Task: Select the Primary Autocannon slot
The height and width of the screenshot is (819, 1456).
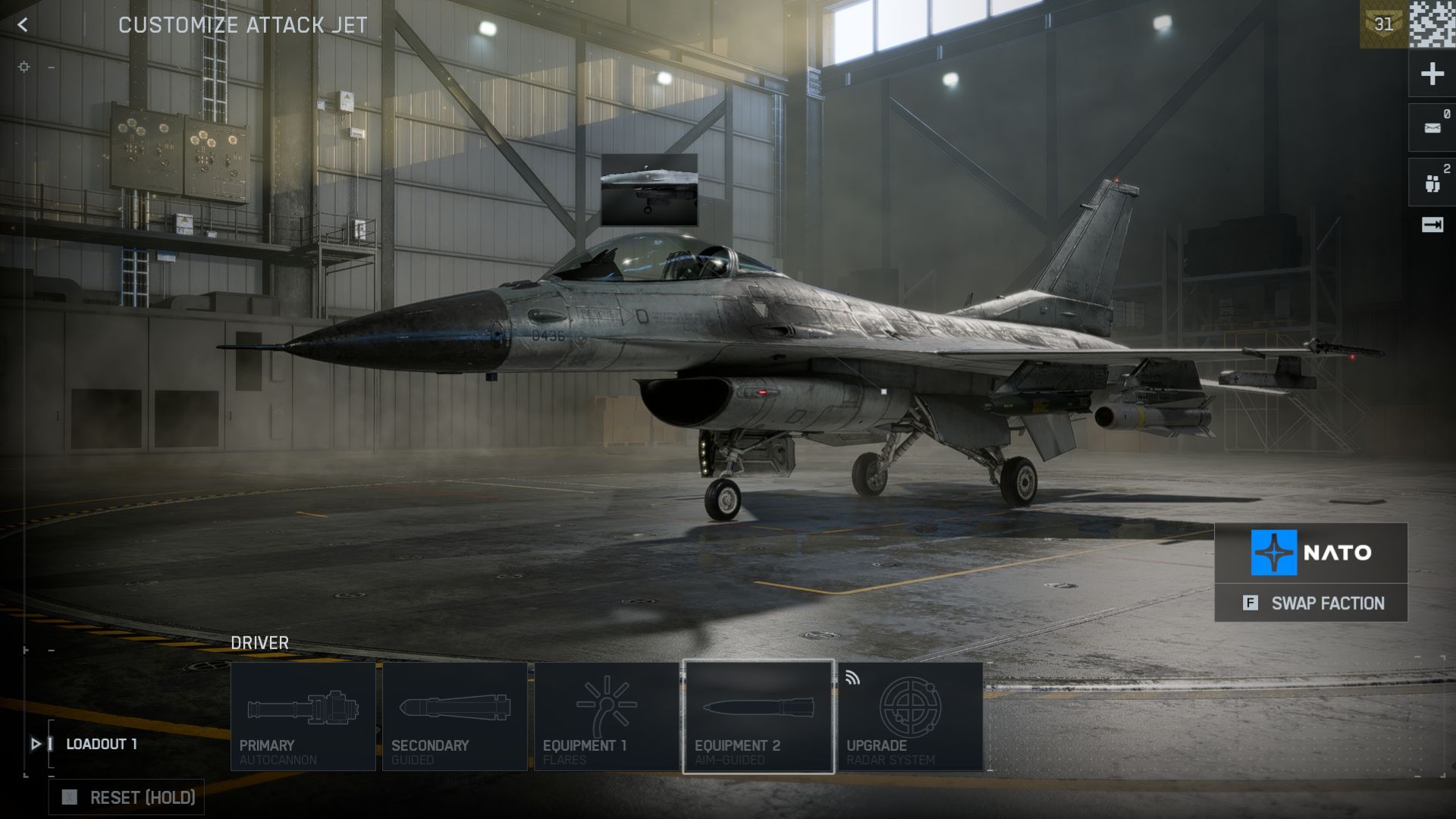Action: pos(303,717)
